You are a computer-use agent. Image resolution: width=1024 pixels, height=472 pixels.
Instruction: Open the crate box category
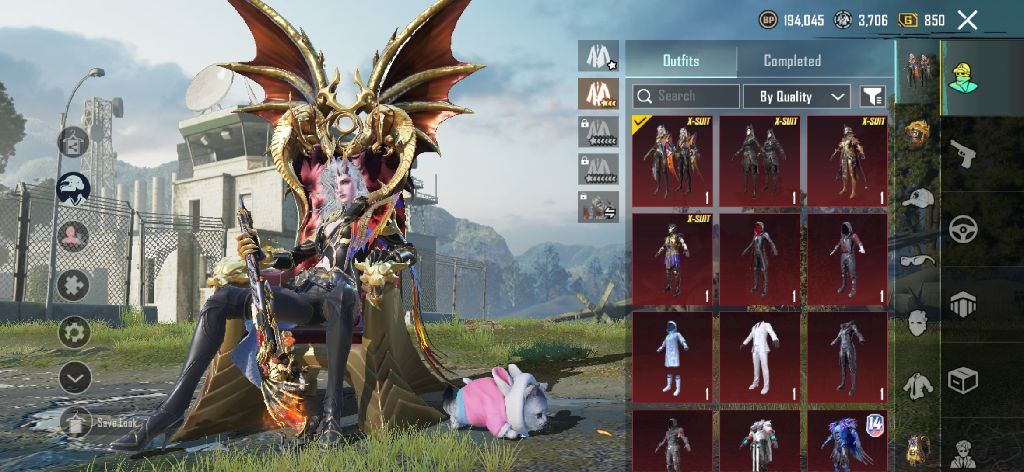click(962, 379)
